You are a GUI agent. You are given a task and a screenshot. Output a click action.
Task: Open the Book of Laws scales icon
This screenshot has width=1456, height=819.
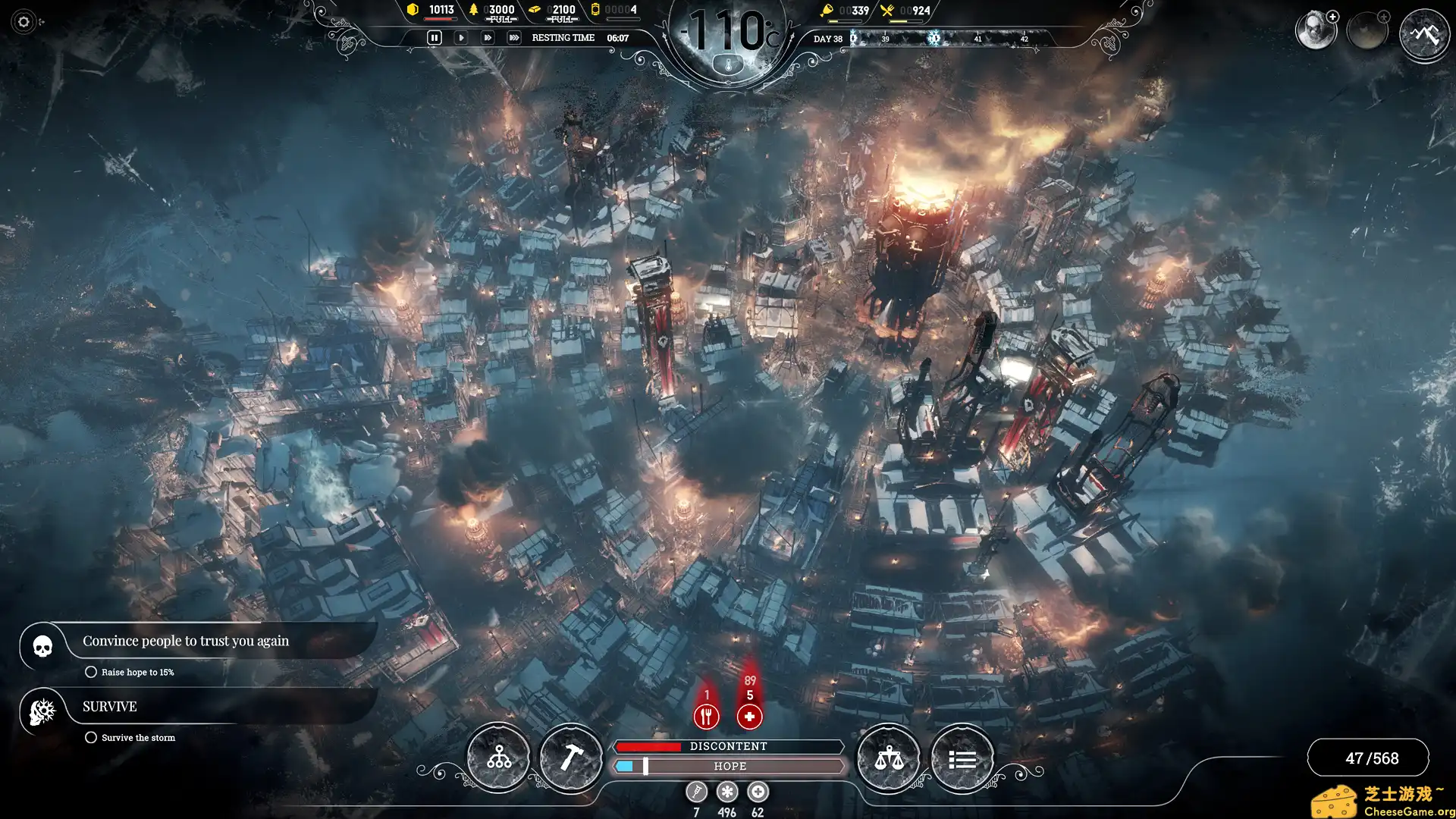point(890,756)
